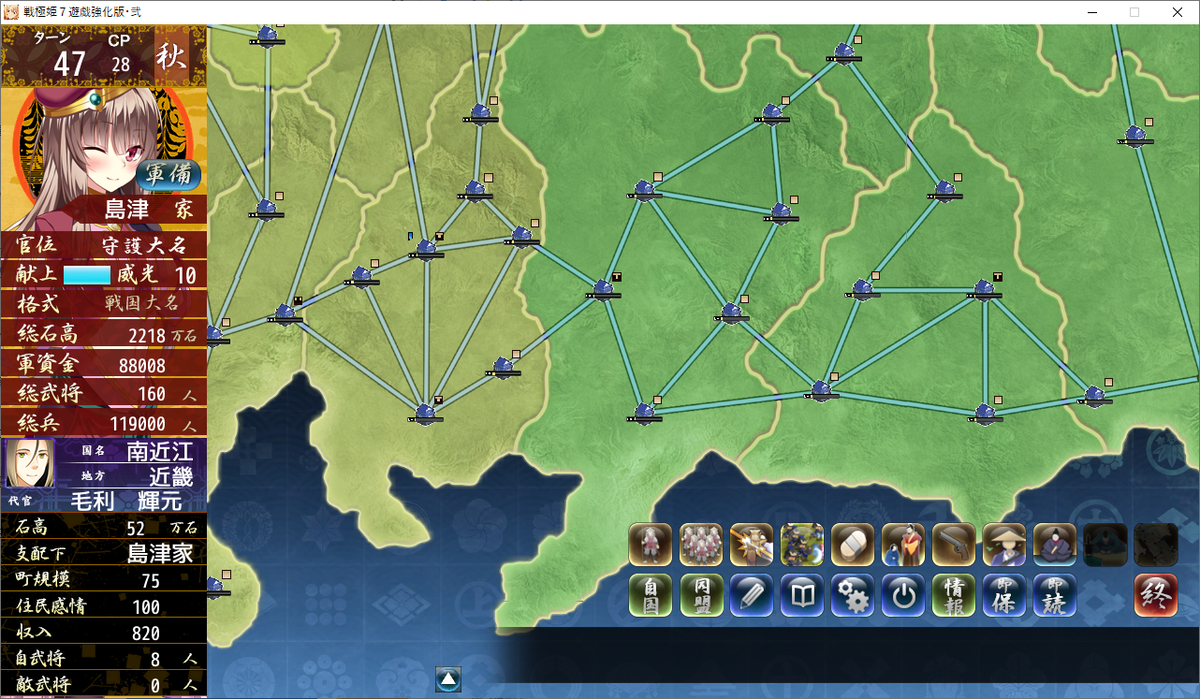Click the power symbol button
The width and height of the screenshot is (1200, 699).
tap(903, 595)
